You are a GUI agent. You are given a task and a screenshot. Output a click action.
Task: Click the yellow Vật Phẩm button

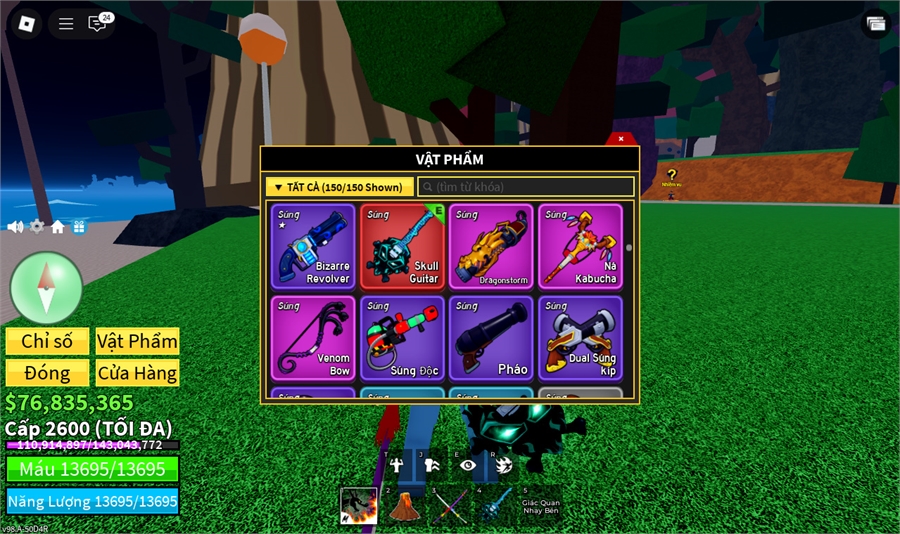137,341
